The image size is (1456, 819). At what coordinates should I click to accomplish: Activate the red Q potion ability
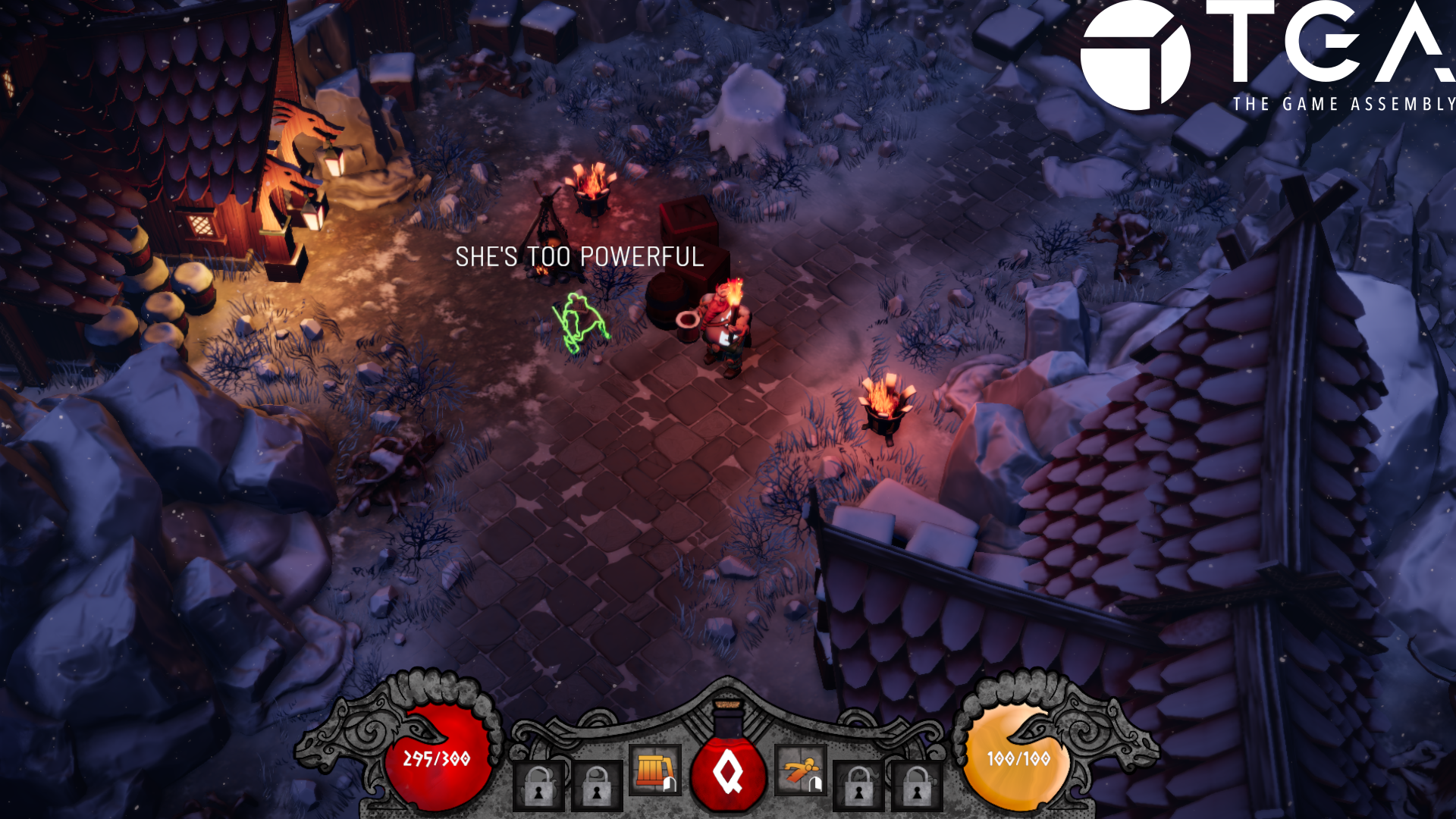(728, 773)
